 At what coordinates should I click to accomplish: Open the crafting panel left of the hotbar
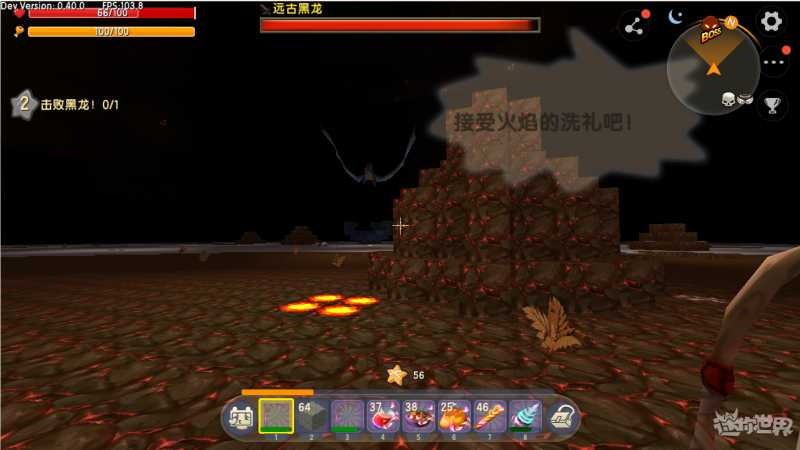[x=240, y=418]
